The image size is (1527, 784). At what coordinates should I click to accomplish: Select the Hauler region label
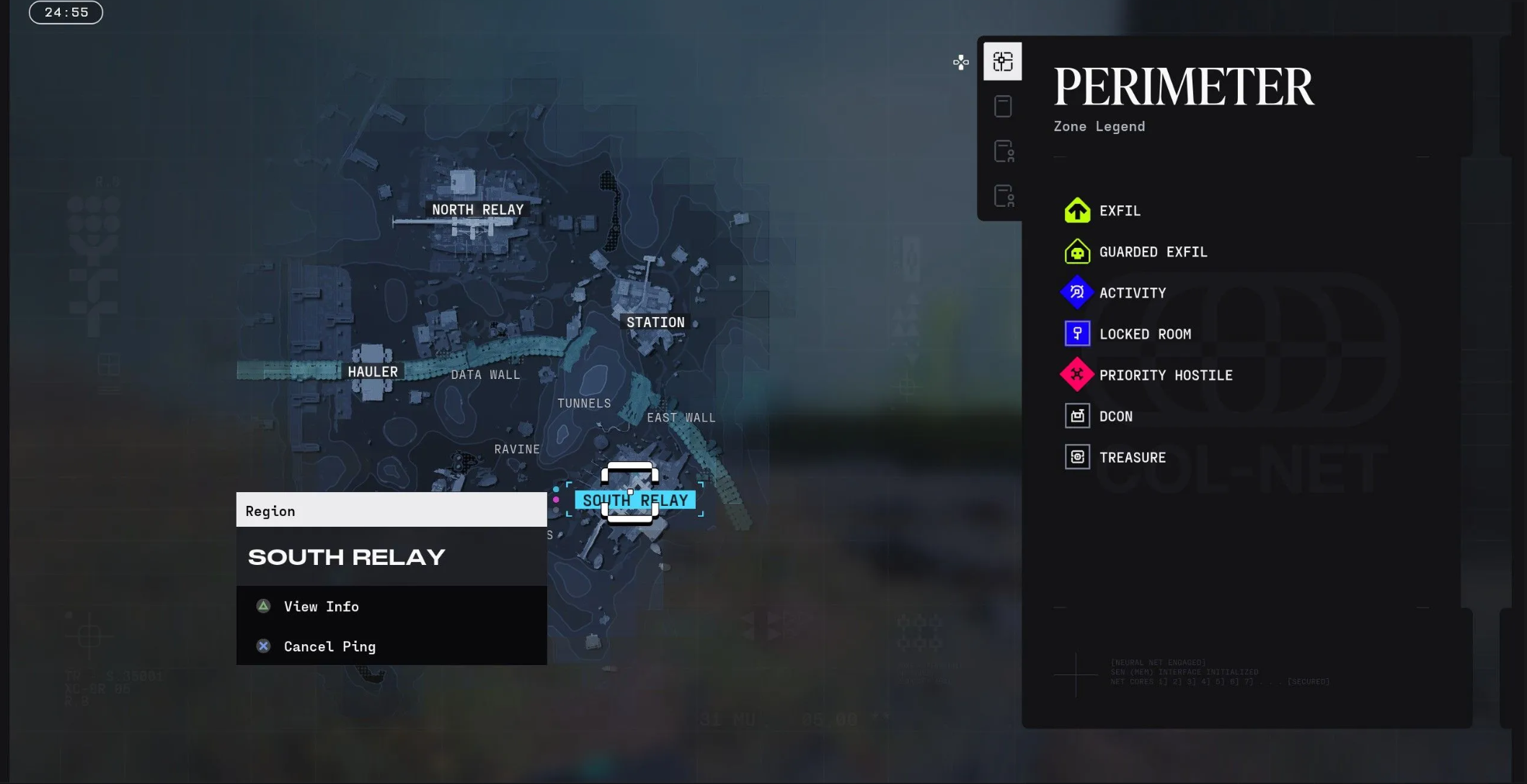(x=372, y=371)
